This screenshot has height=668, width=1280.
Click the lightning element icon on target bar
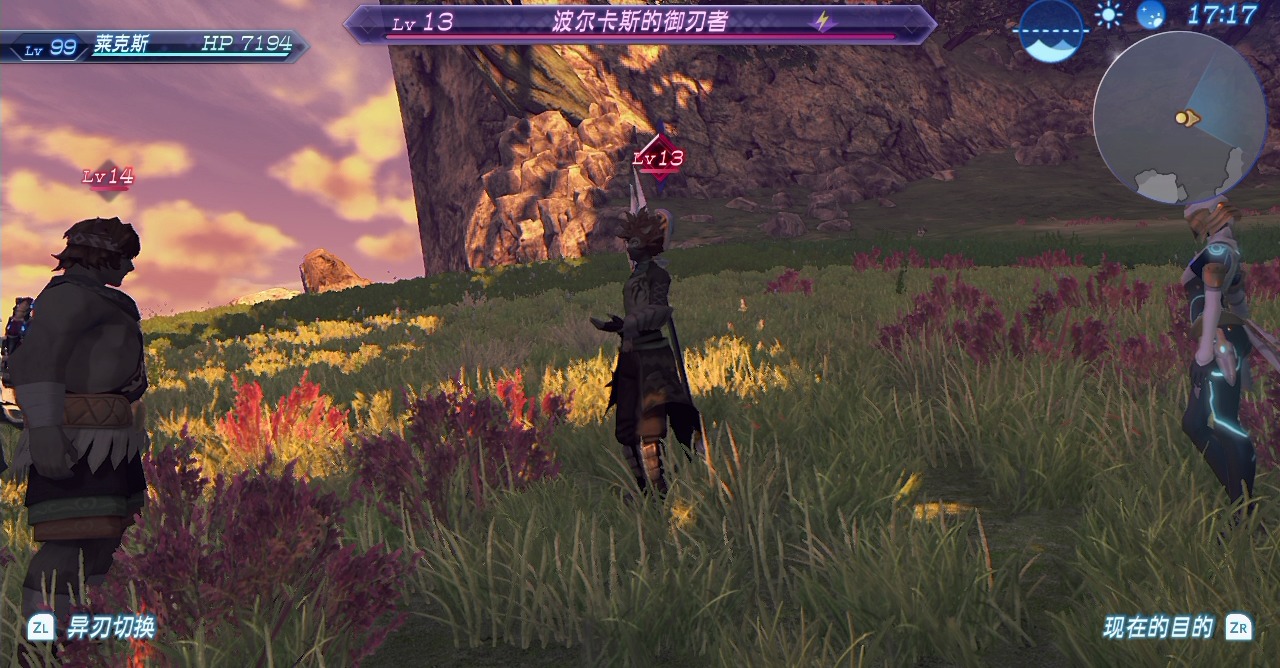822,22
